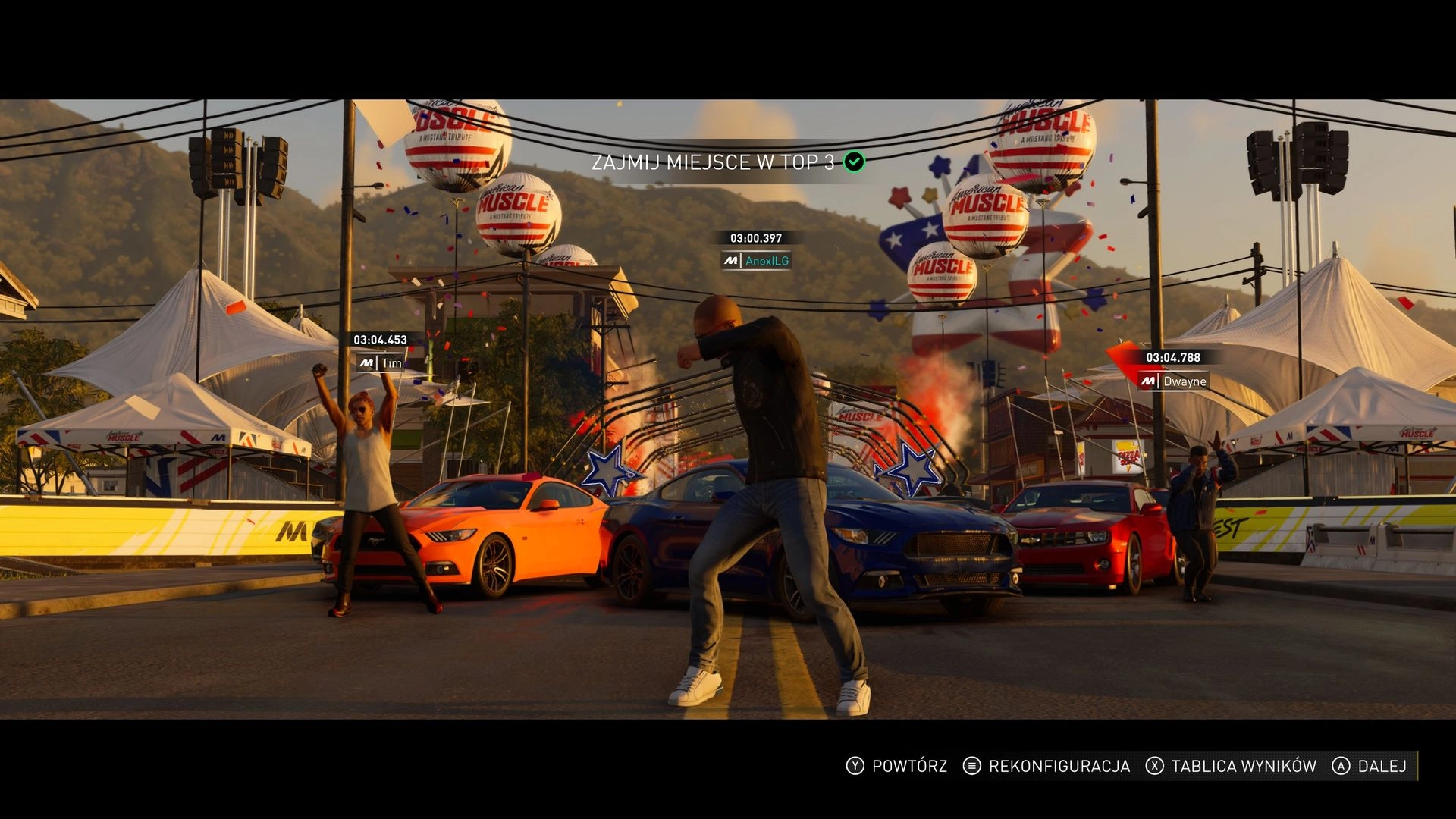Open the REKONFIGURACJA option

[1047, 766]
